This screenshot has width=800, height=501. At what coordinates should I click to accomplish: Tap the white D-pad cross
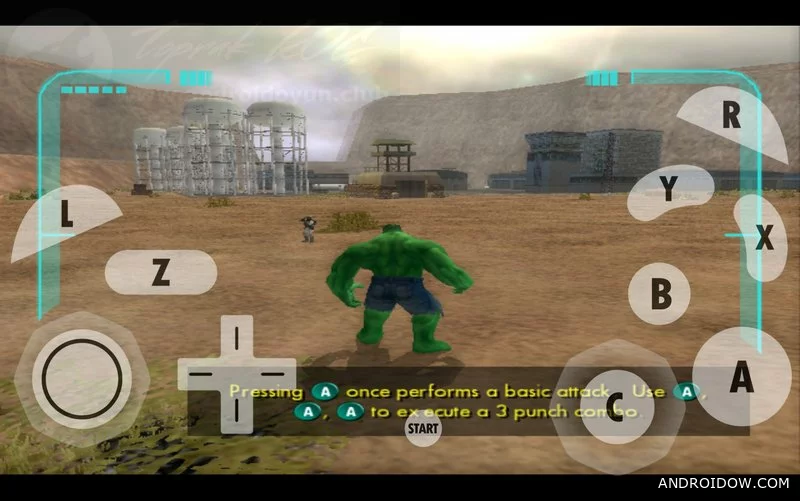[x=236, y=372]
